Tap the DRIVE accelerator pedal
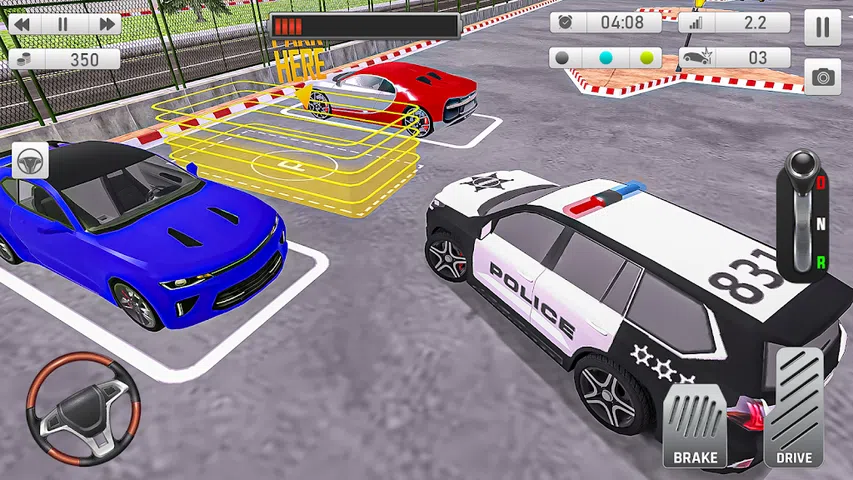Image resolution: width=853 pixels, height=480 pixels. 793,410
